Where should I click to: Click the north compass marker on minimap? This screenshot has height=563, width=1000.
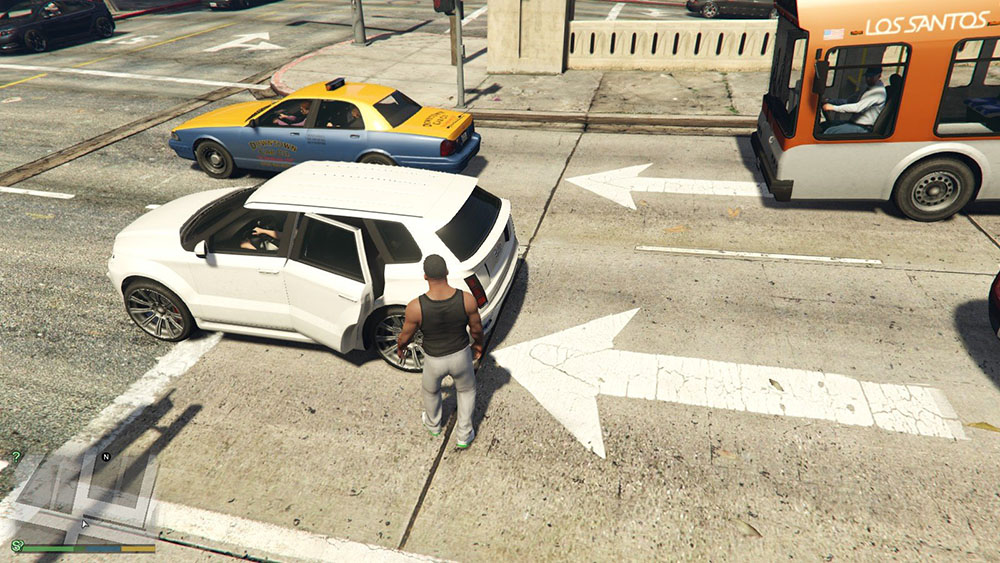click(x=106, y=457)
